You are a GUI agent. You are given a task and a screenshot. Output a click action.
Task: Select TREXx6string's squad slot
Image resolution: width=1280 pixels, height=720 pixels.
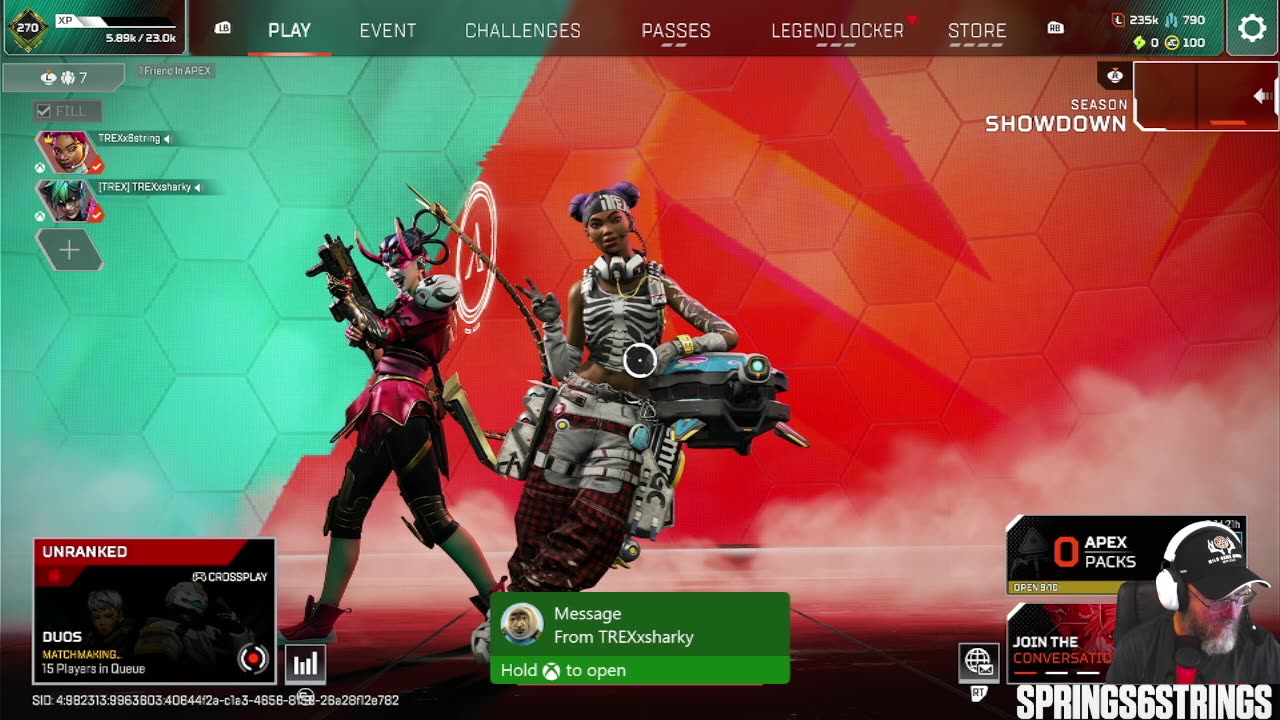[68, 151]
